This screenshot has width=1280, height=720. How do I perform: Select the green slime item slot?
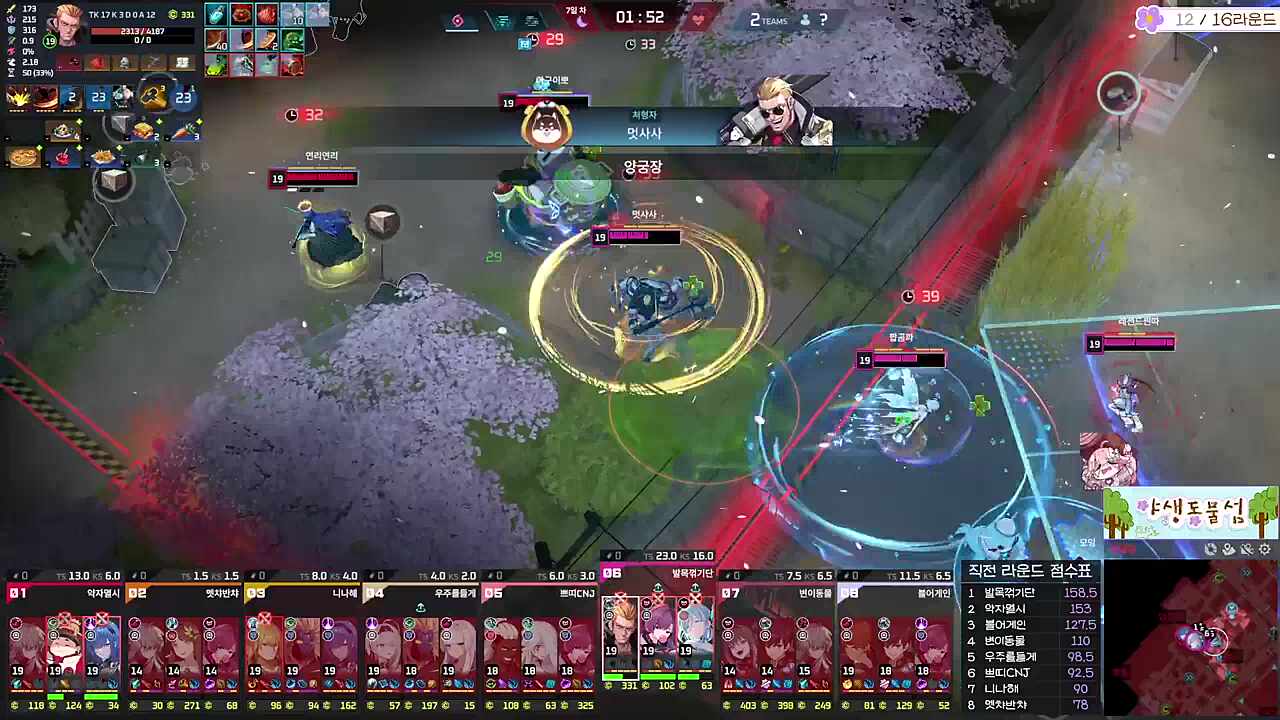(291, 41)
